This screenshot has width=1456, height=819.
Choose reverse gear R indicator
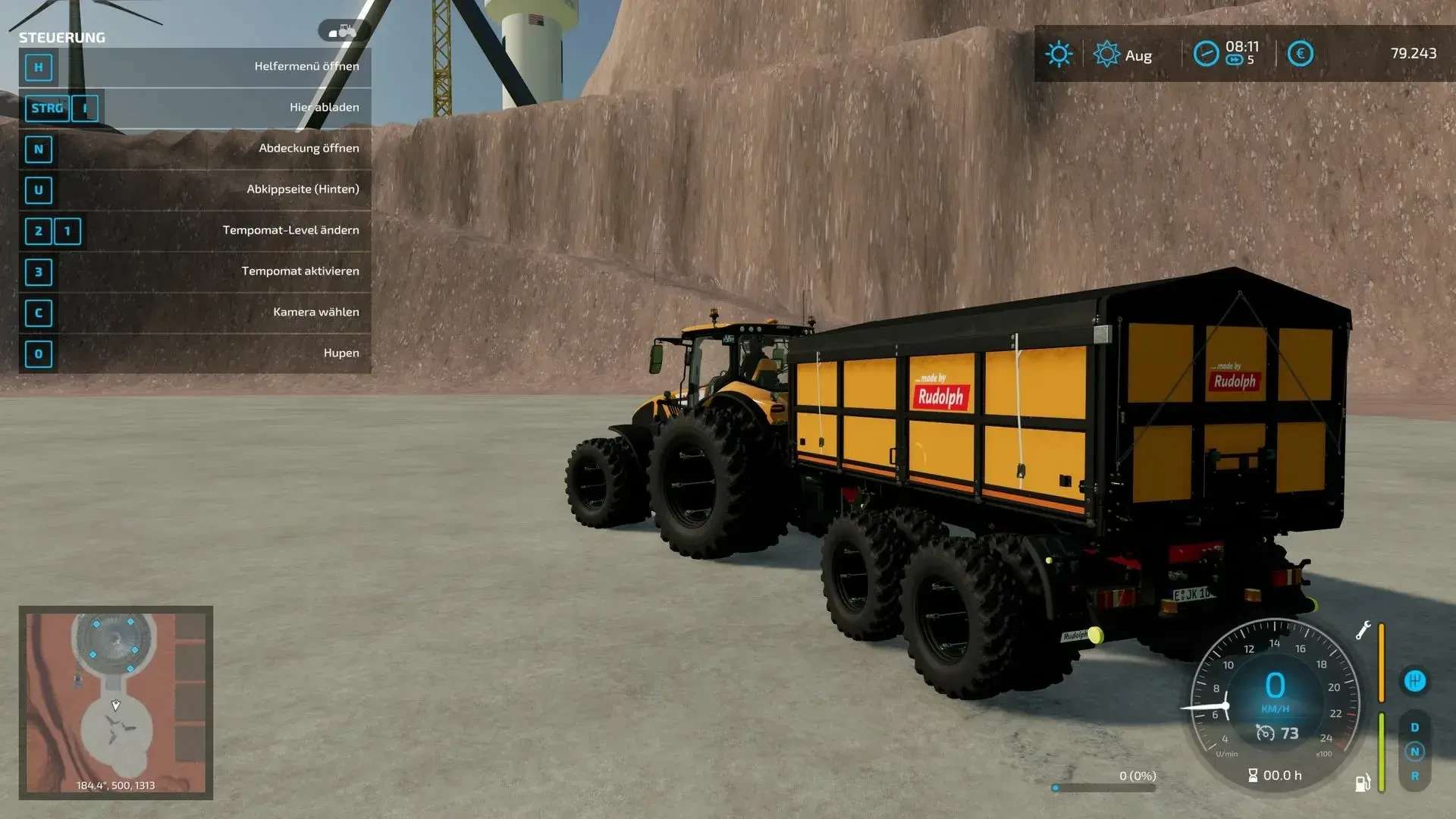pos(1414,776)
